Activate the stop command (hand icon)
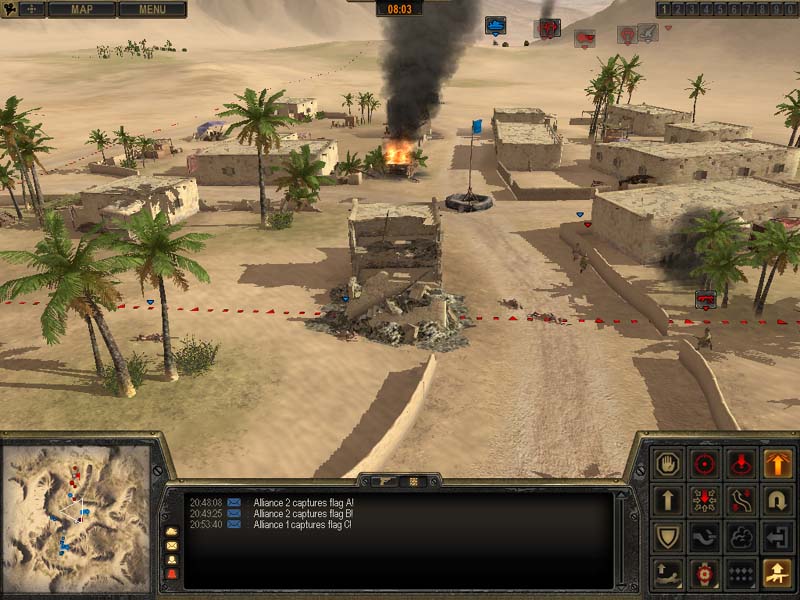Viewport: 800px width, 600px height. (x=667, y=464)
